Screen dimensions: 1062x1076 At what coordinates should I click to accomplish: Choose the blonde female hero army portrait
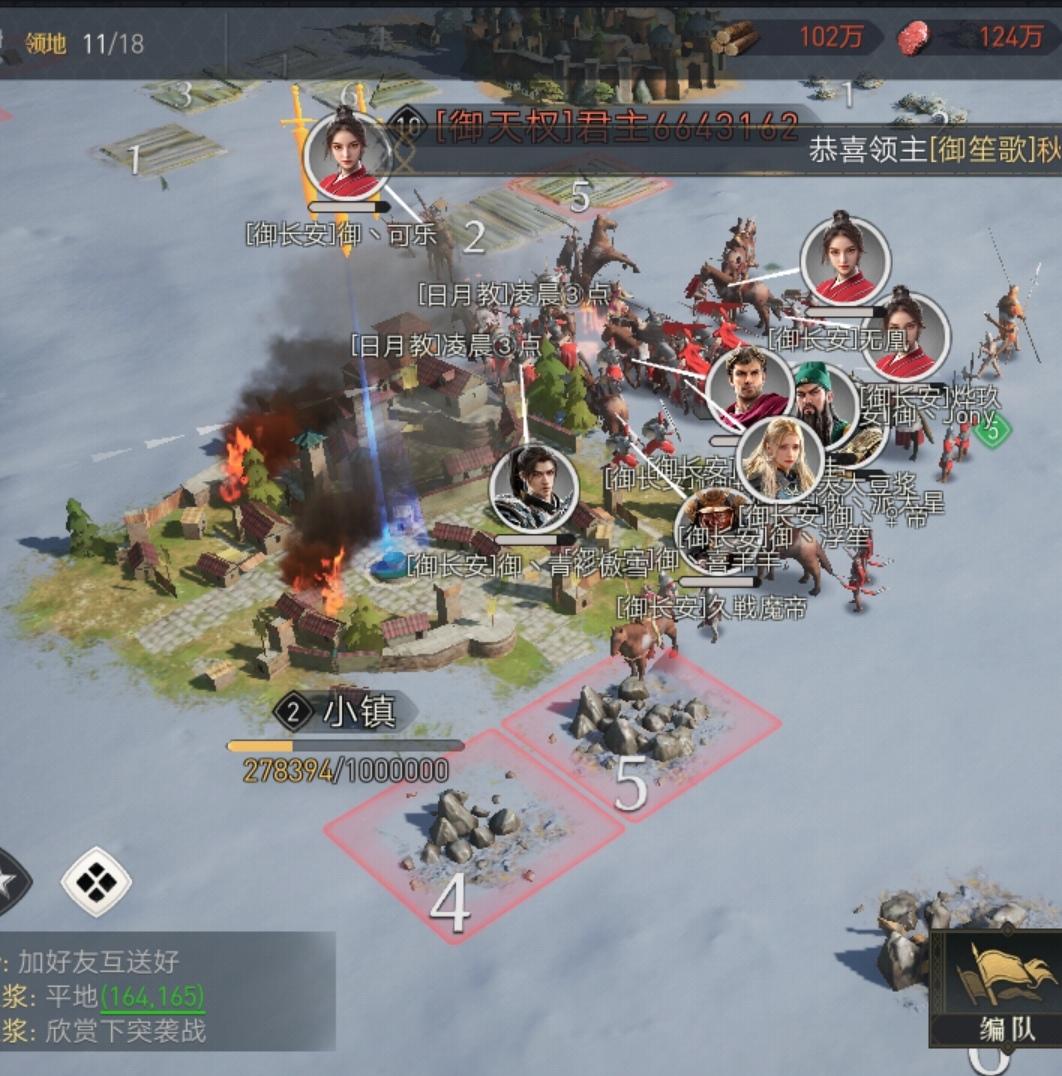click(x=780, y=461)
